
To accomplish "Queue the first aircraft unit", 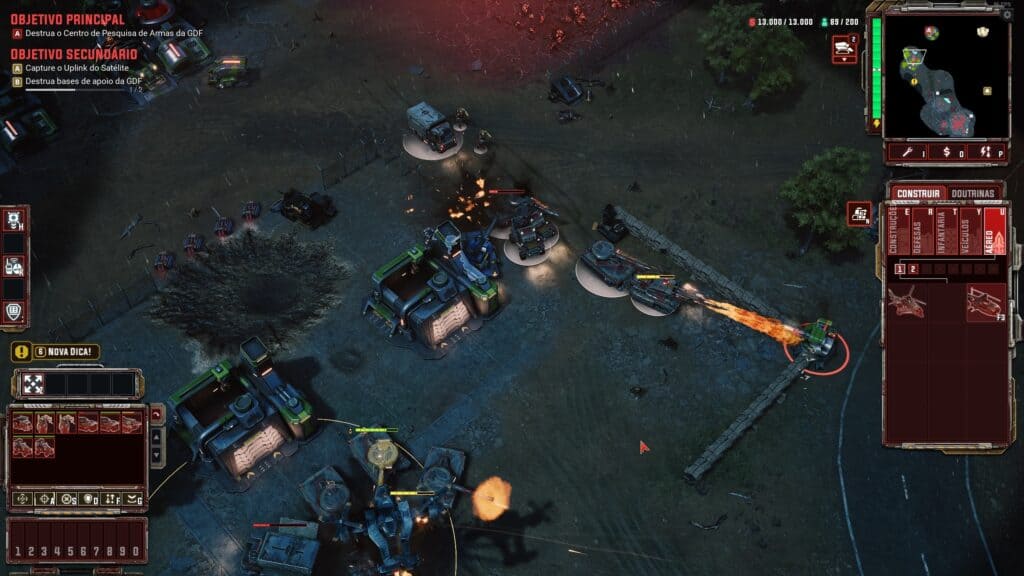I will click(906, 302).
